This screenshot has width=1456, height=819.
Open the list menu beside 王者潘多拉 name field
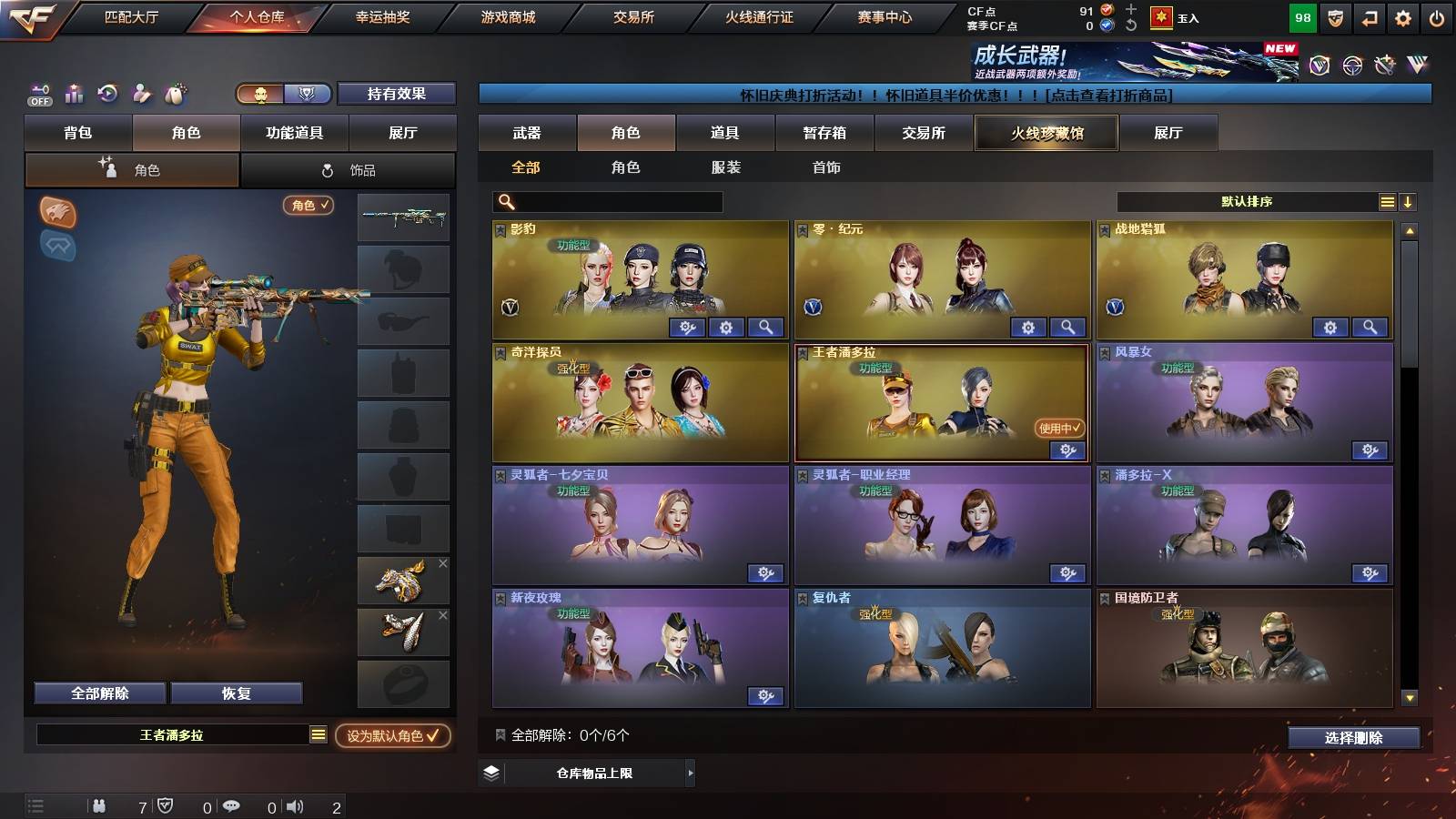coord(317,733)
